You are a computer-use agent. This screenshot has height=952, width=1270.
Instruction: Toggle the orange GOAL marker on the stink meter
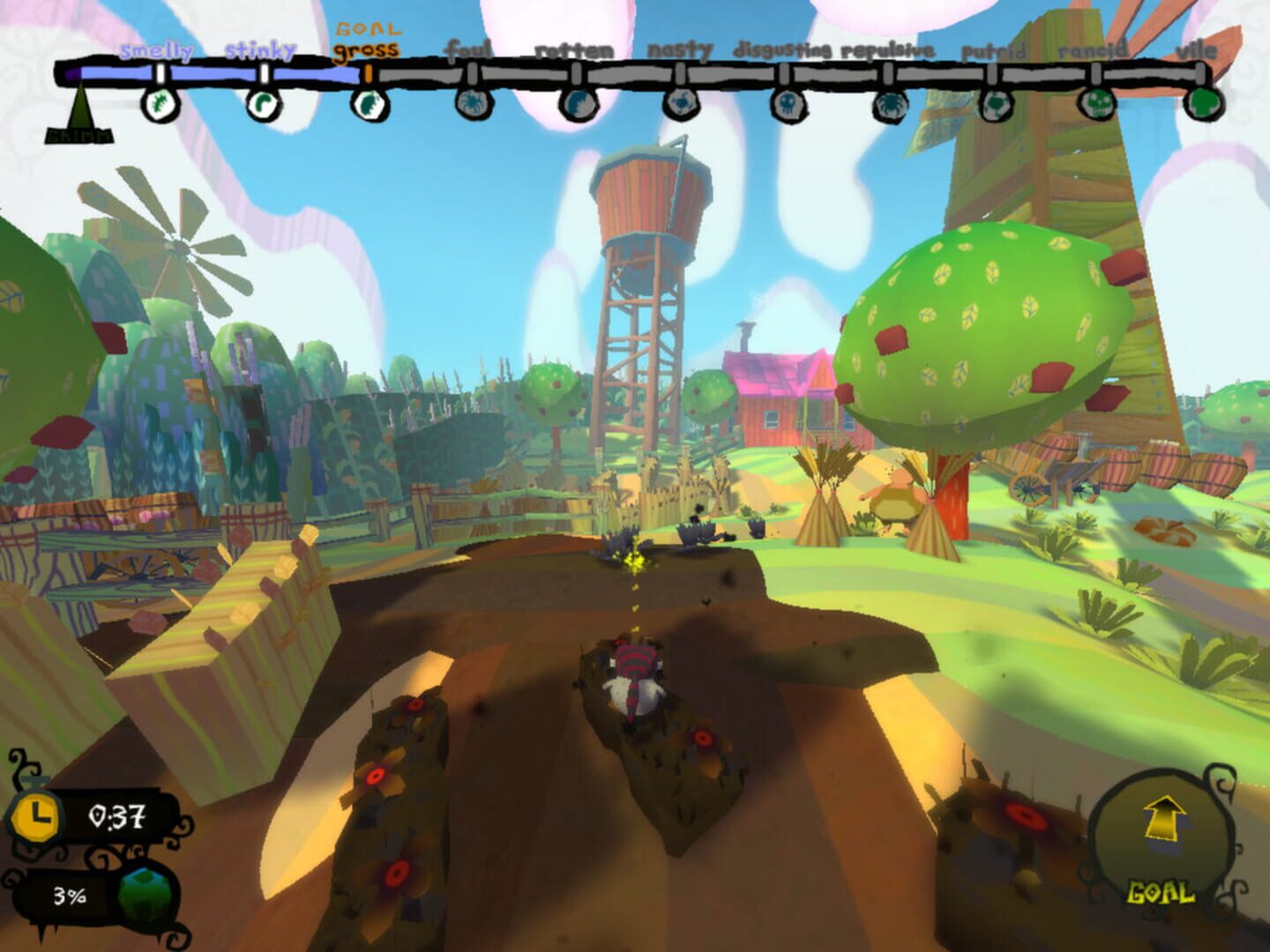point(367,75)
